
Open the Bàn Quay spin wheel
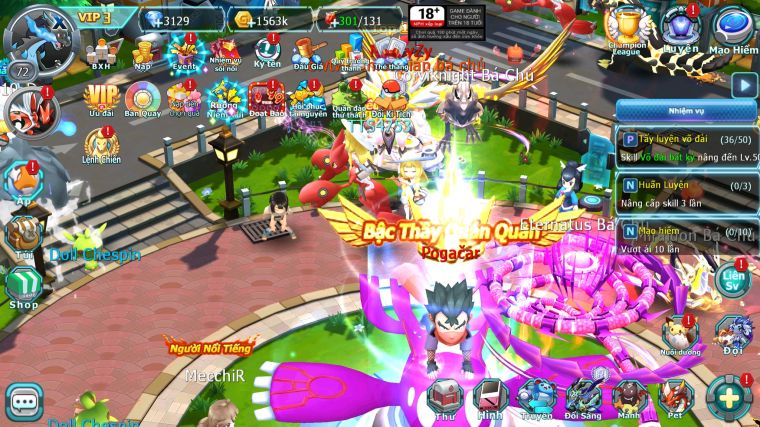142,100
